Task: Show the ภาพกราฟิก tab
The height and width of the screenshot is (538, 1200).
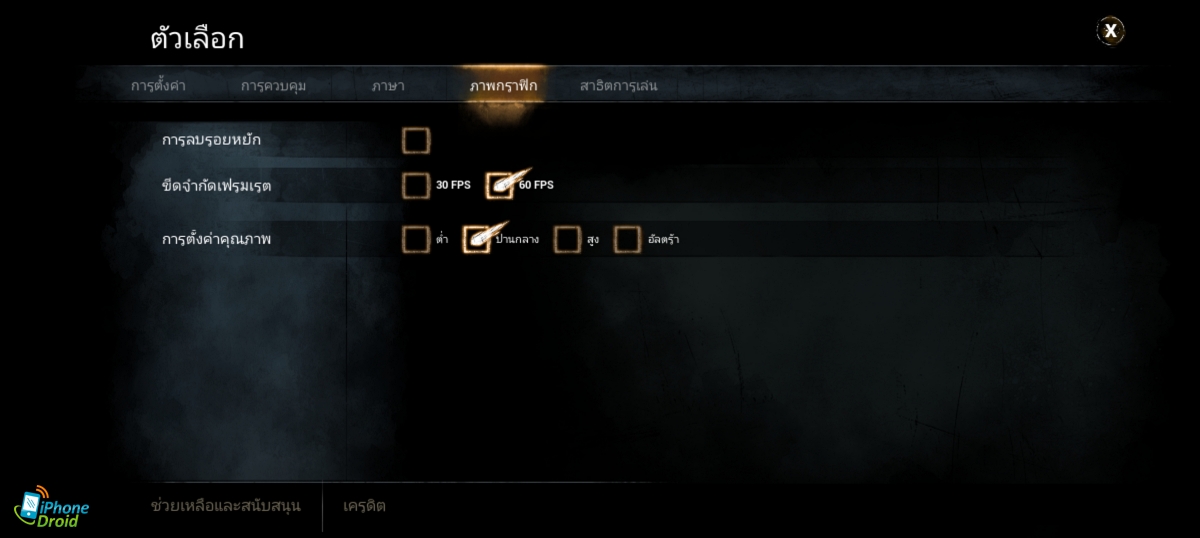Action: [x=503, y=86]
